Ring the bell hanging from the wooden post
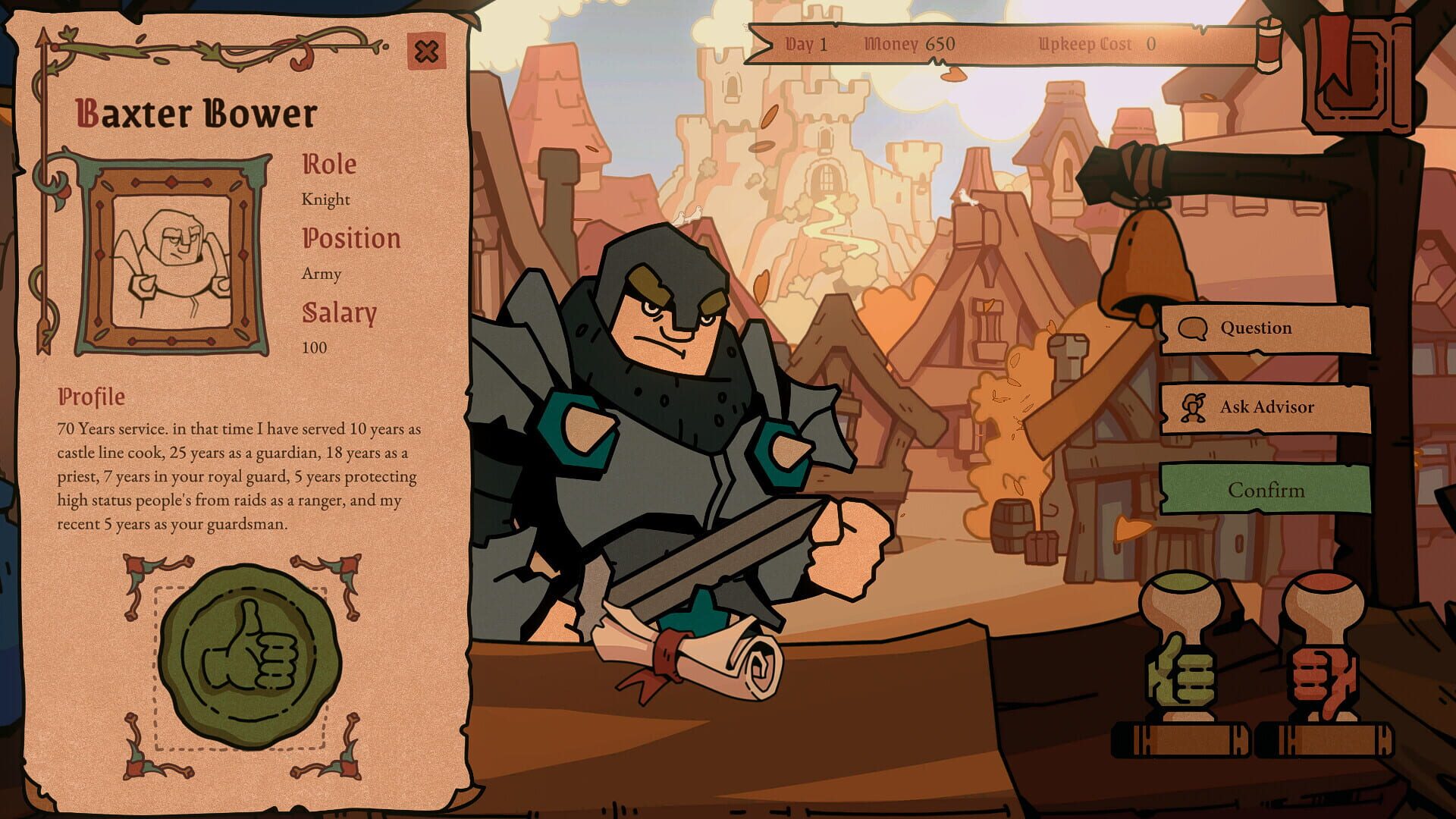The width and height of the screenshot is (1456, 819). point(1145,262)
